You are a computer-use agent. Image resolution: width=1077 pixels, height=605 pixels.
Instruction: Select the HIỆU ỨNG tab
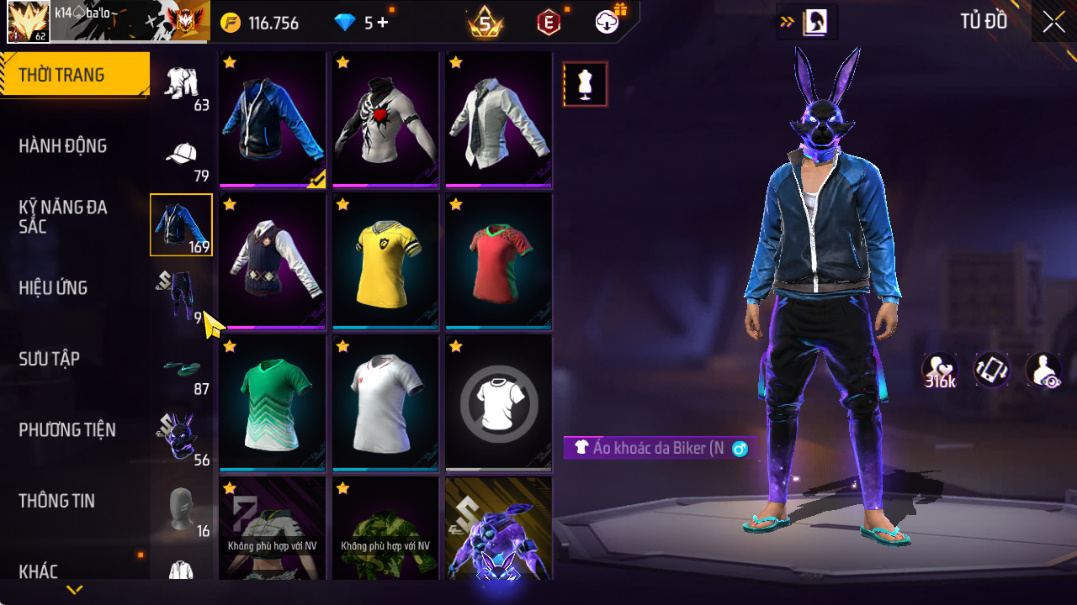53,288
